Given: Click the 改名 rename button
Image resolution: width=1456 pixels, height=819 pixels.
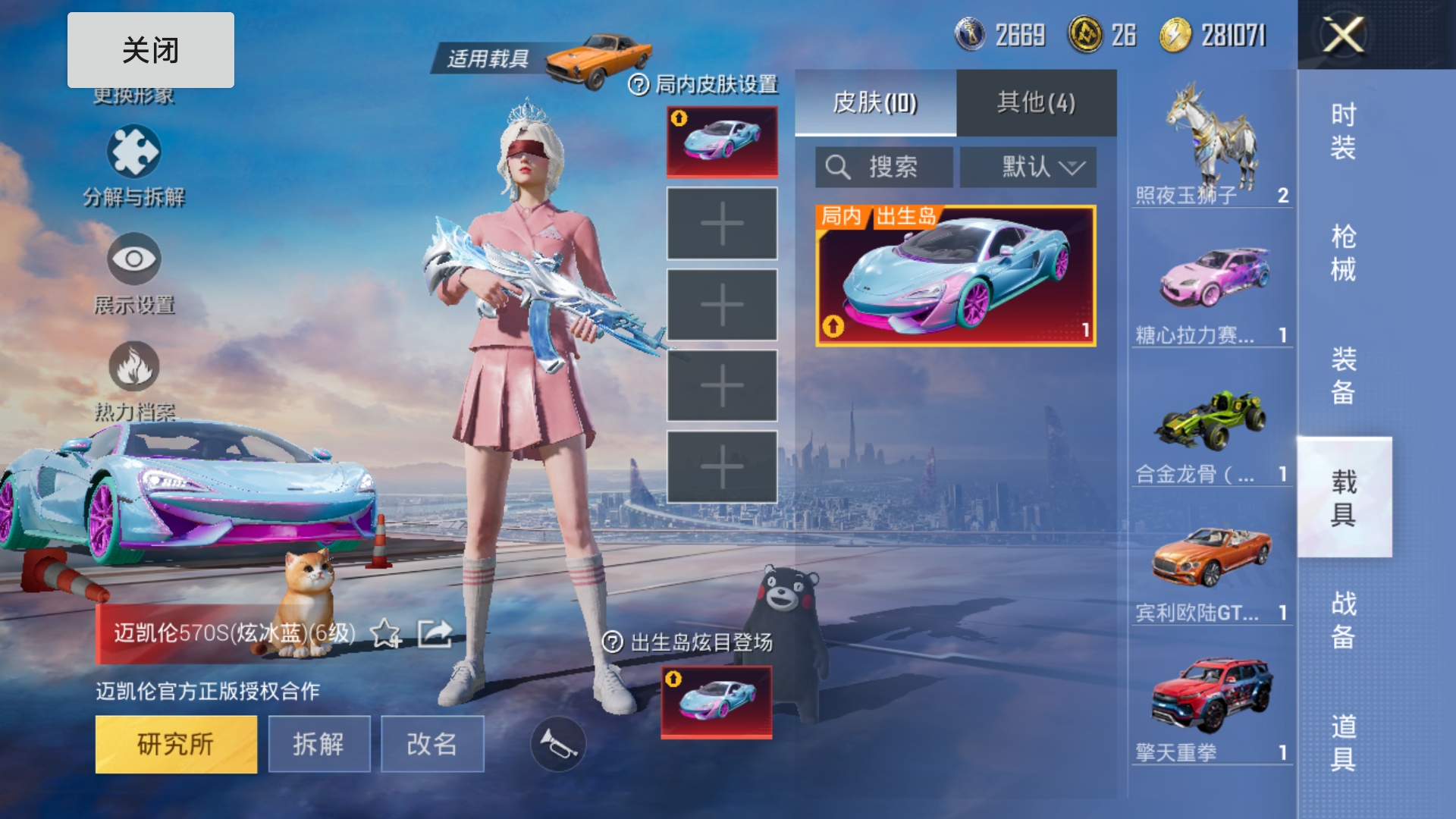Looking at the screenshot, I should click(431, 744).
